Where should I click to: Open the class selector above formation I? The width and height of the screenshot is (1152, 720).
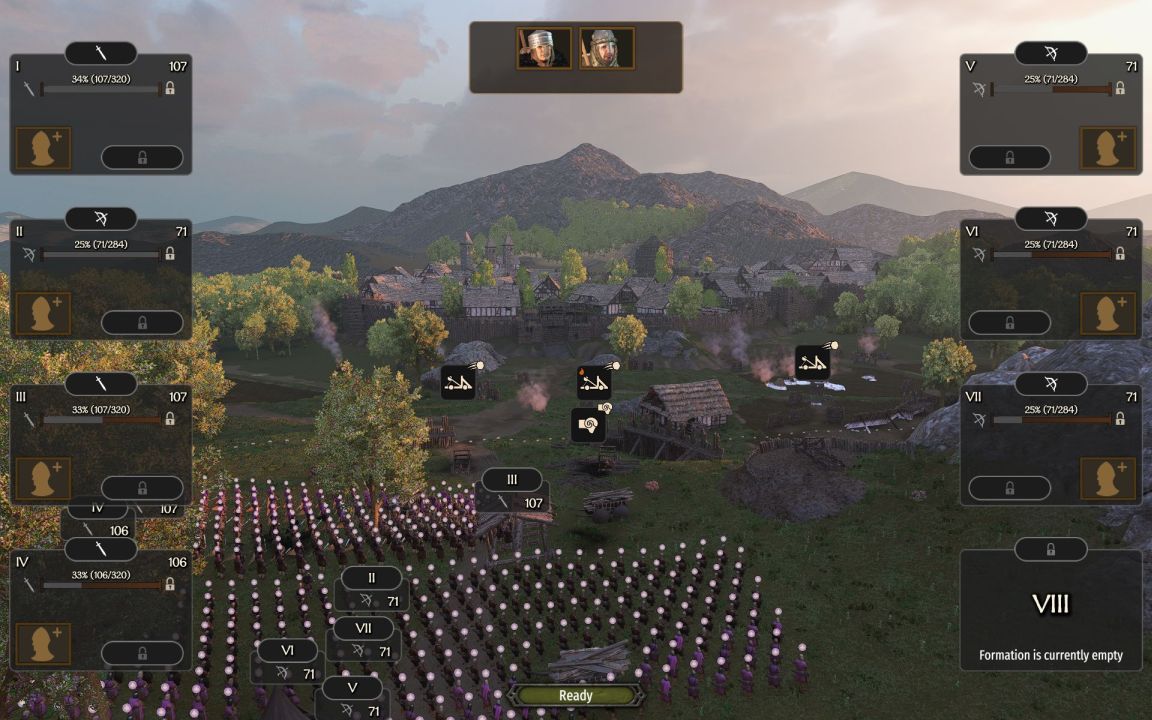[x=101, y=53]
